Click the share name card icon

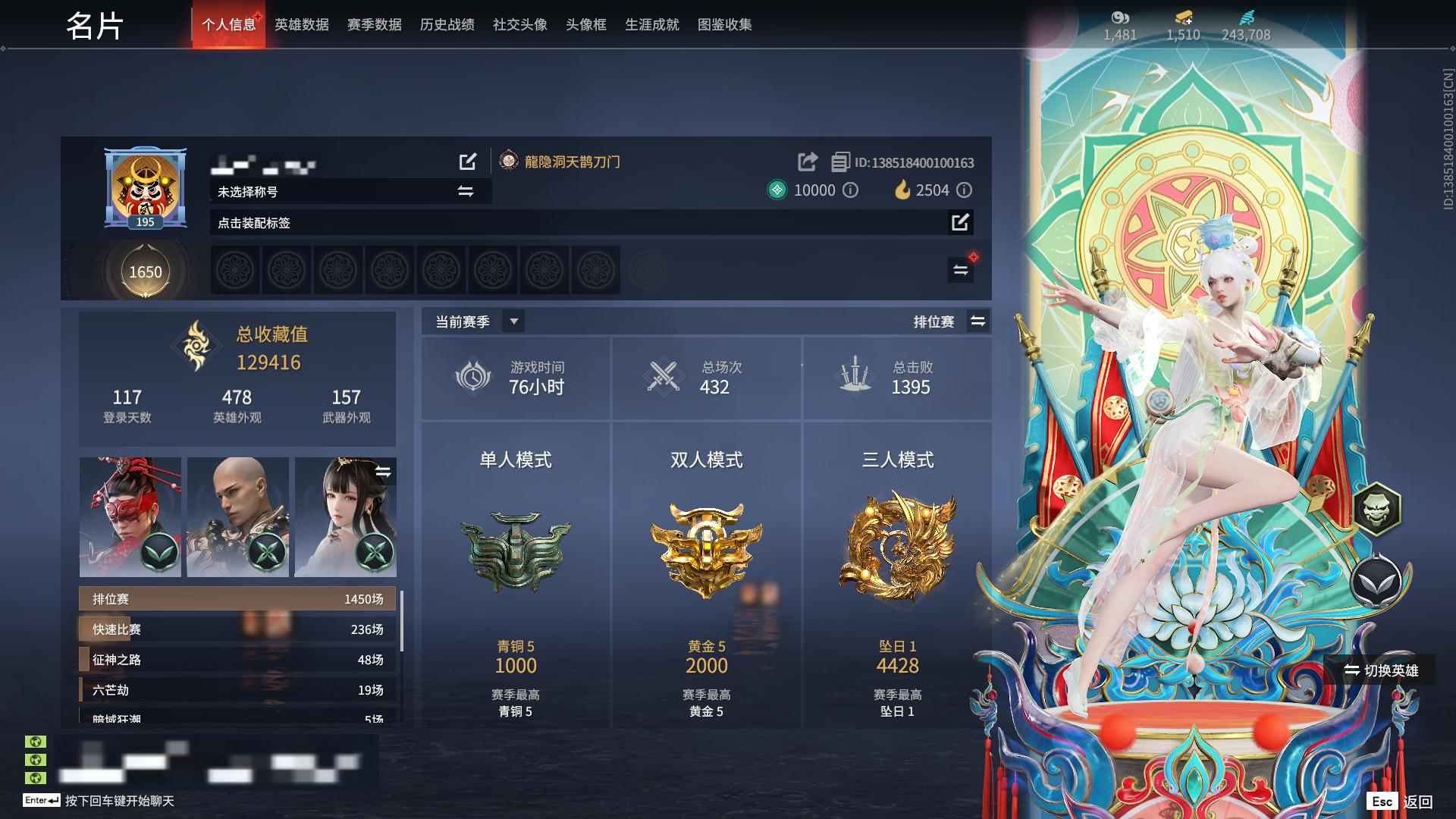[x=806, y=162]
